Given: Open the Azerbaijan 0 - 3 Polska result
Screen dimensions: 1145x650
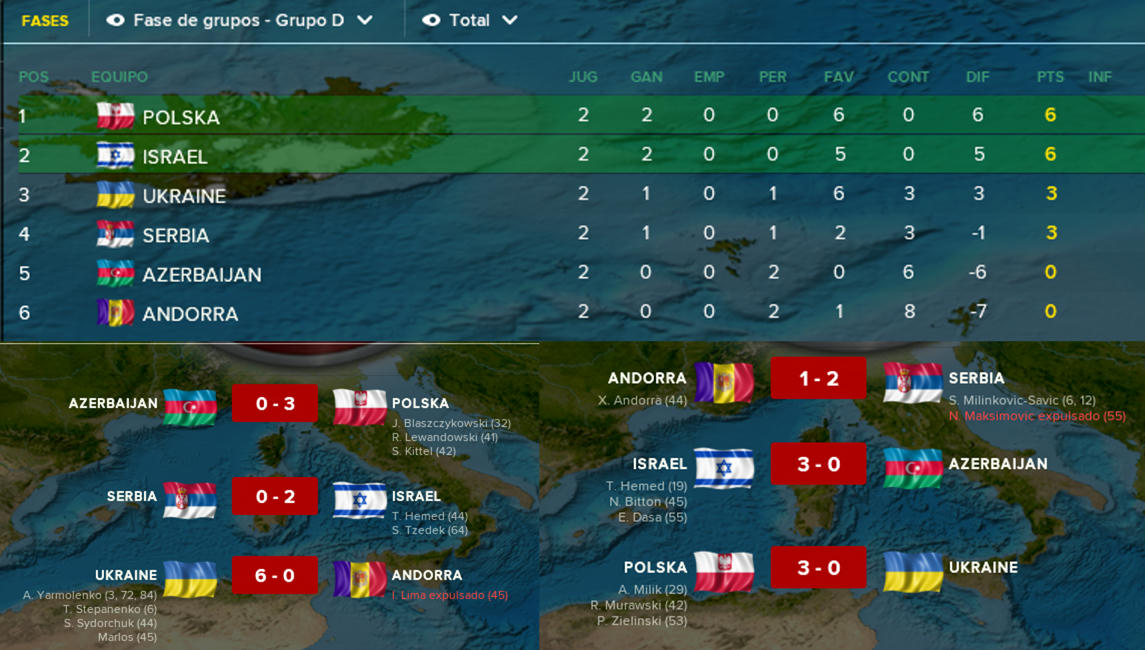Looking at the screenshot, I should click(274, 404).
